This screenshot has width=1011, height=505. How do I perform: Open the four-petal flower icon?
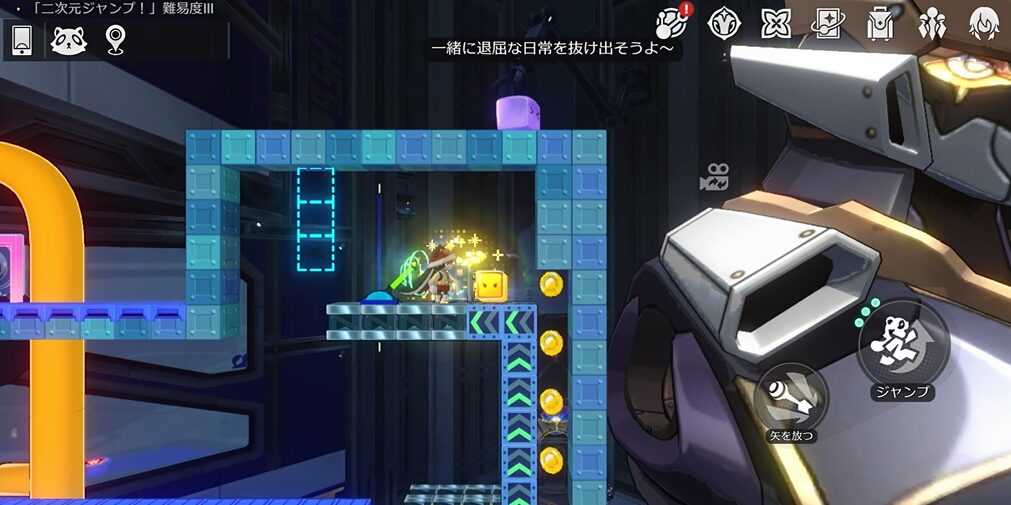pyautogui.click(x=775, y=23)
